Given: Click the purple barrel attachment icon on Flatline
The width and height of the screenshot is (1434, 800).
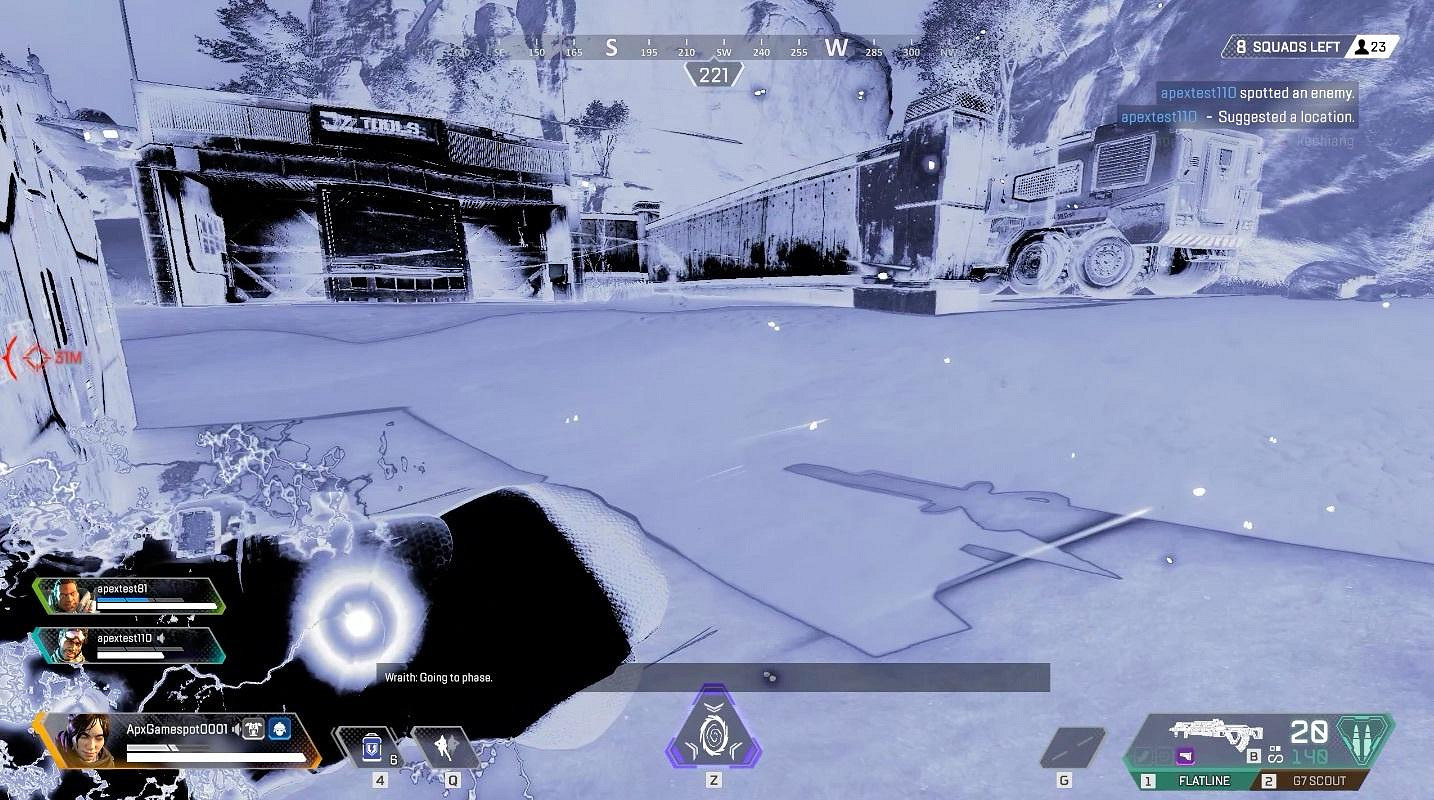Looking at the screenshot, I should [1185, 756].
